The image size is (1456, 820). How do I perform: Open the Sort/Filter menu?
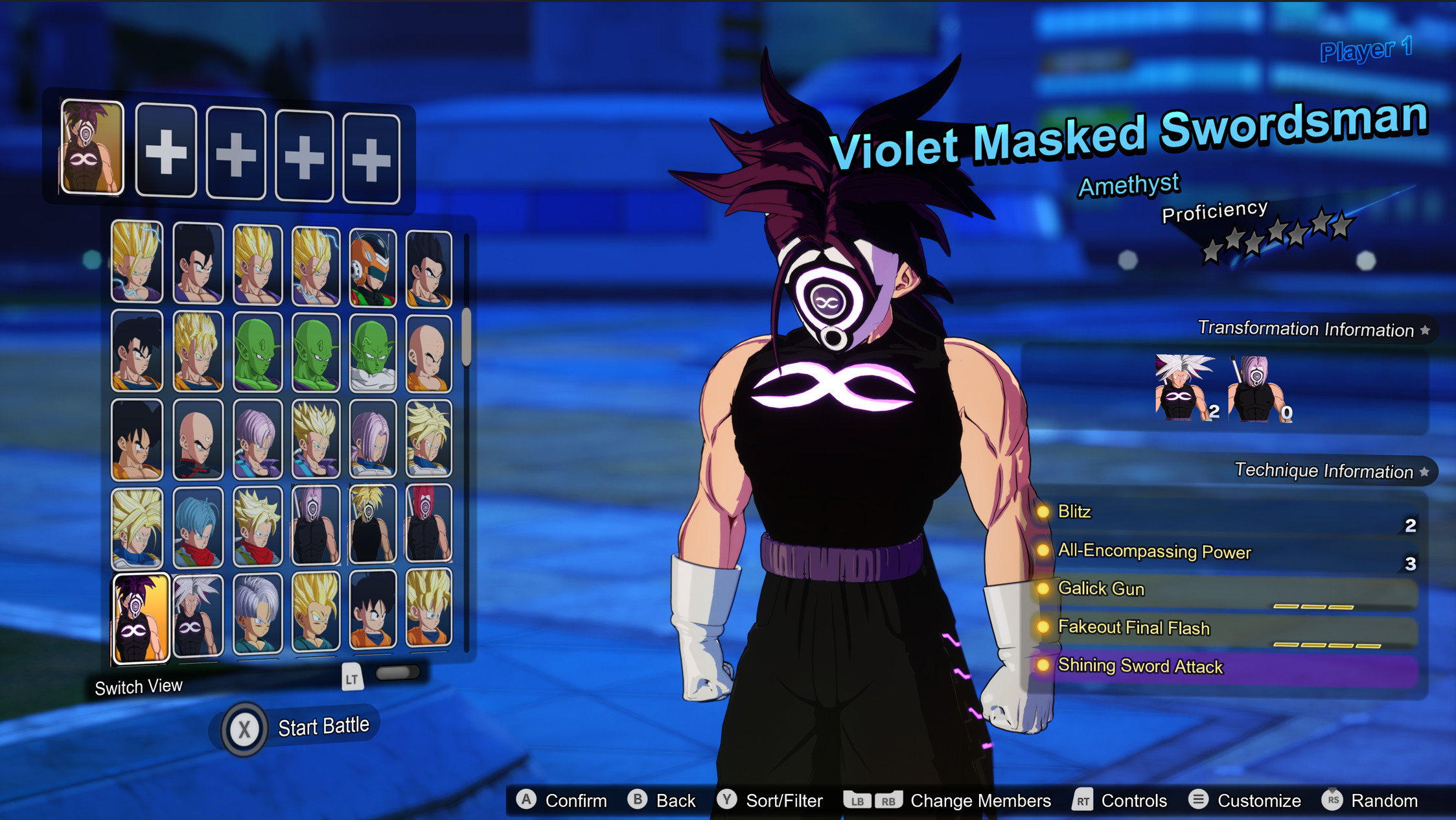[x=727, y=800]
